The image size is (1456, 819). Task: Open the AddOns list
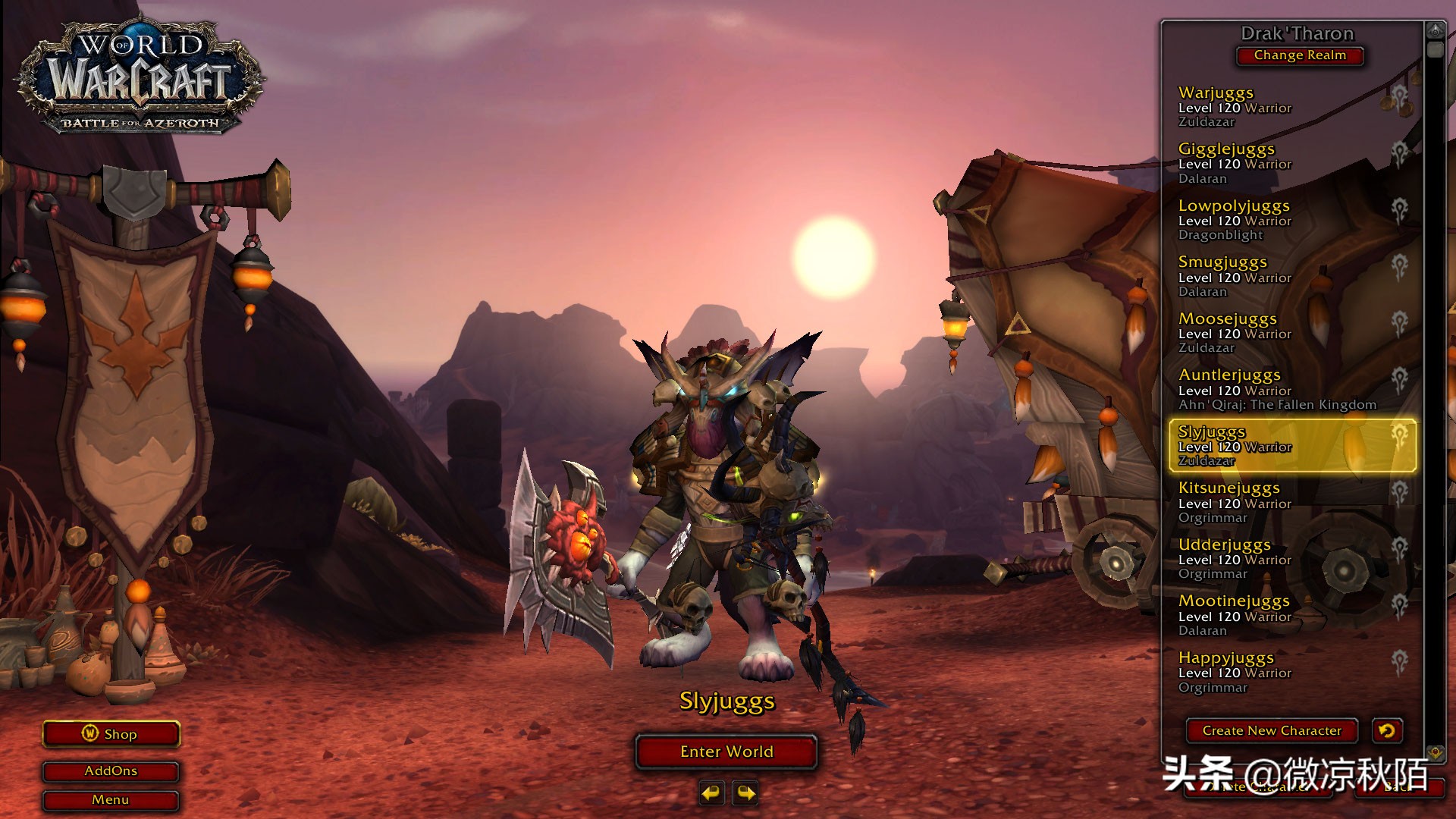tap(111, 771)
